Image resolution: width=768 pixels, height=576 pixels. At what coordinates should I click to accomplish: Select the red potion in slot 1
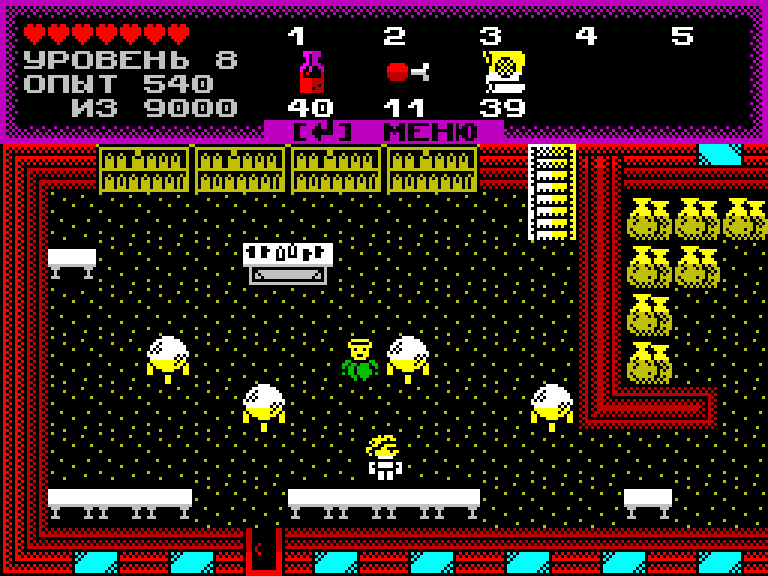tap(311, 72)
